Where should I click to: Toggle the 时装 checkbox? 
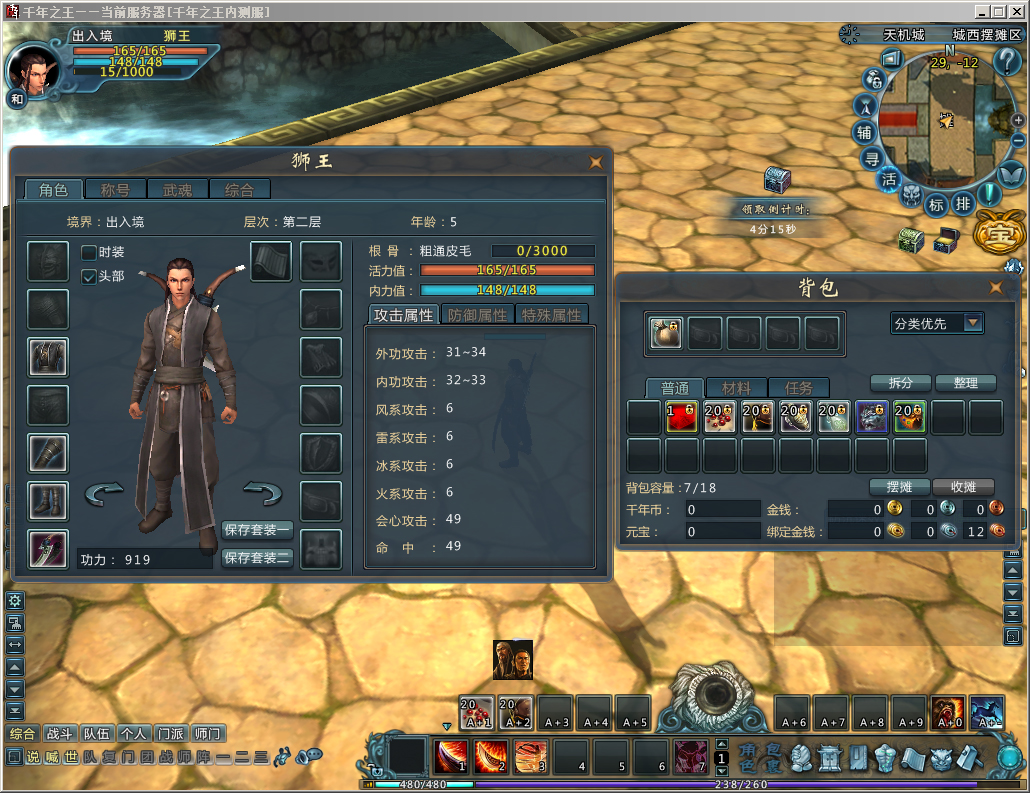click(x=89, y=253)
